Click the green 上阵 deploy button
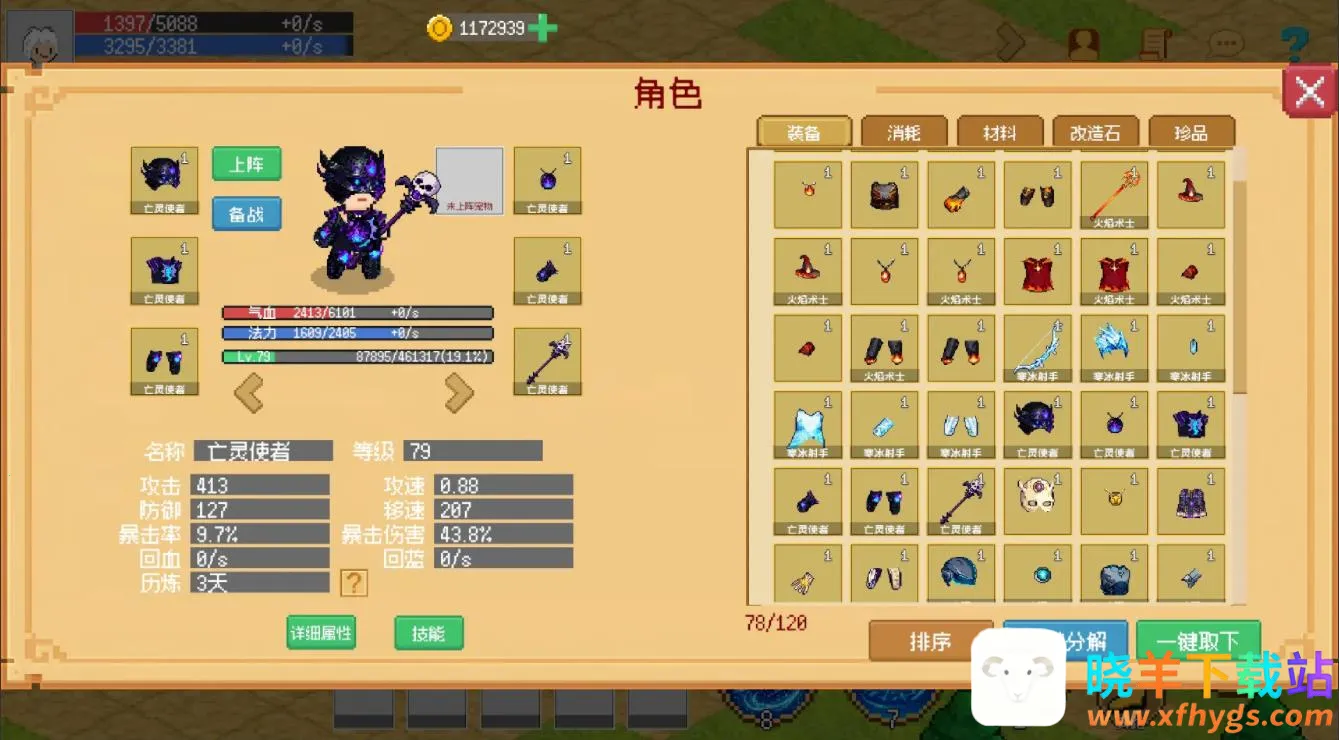 [246, 164]
